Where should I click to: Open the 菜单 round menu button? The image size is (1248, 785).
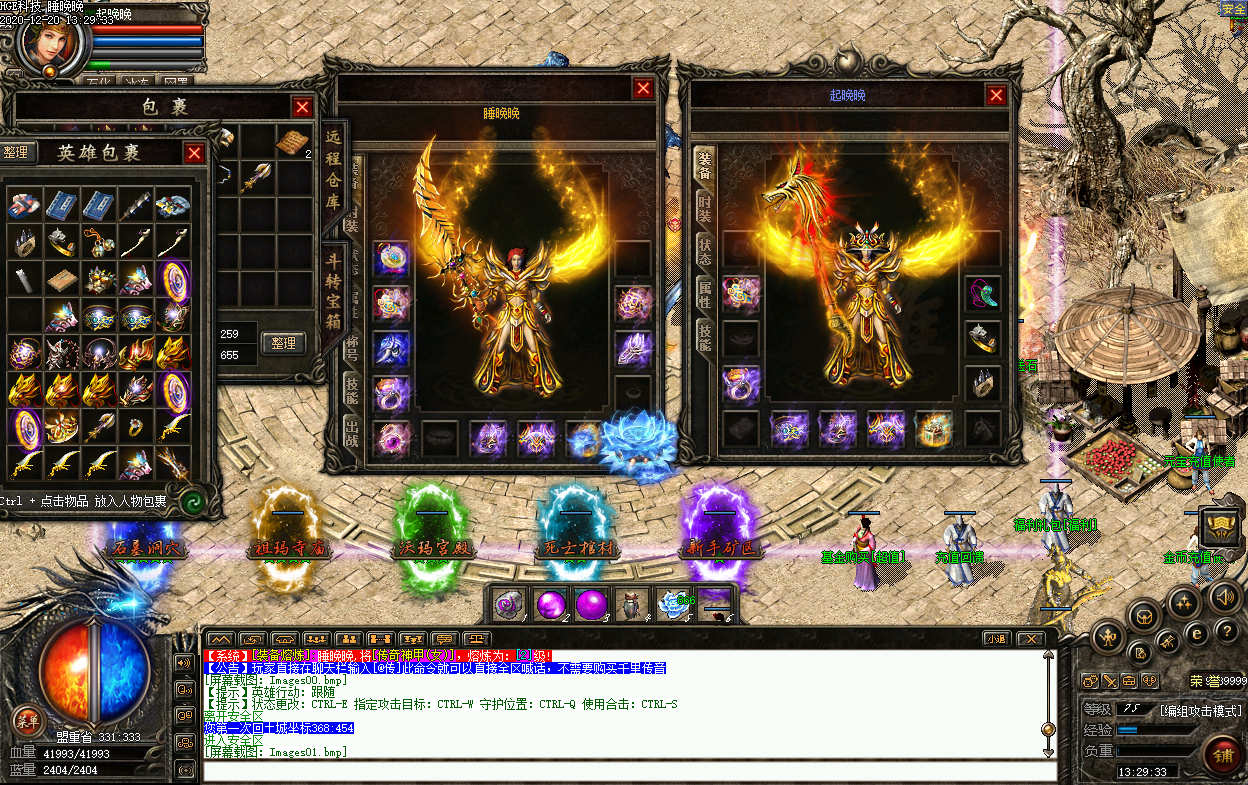27,719
